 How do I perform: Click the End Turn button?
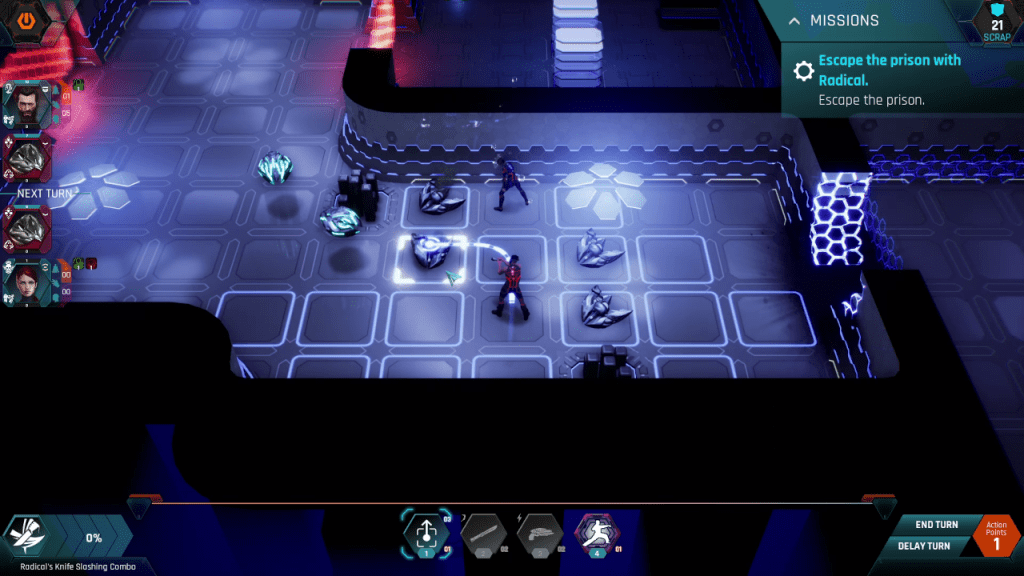[x=936, y=524]
